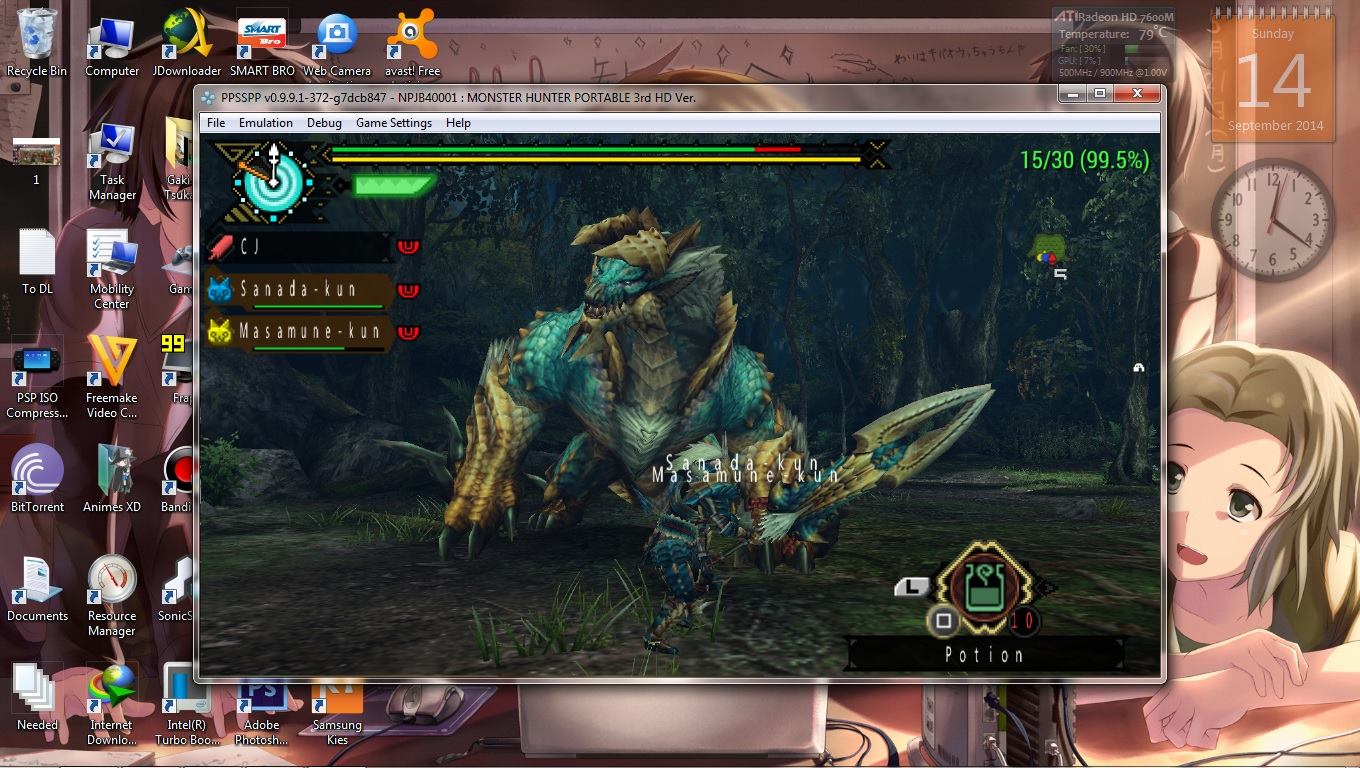
Task: Open the File menu
Action: 216,123
